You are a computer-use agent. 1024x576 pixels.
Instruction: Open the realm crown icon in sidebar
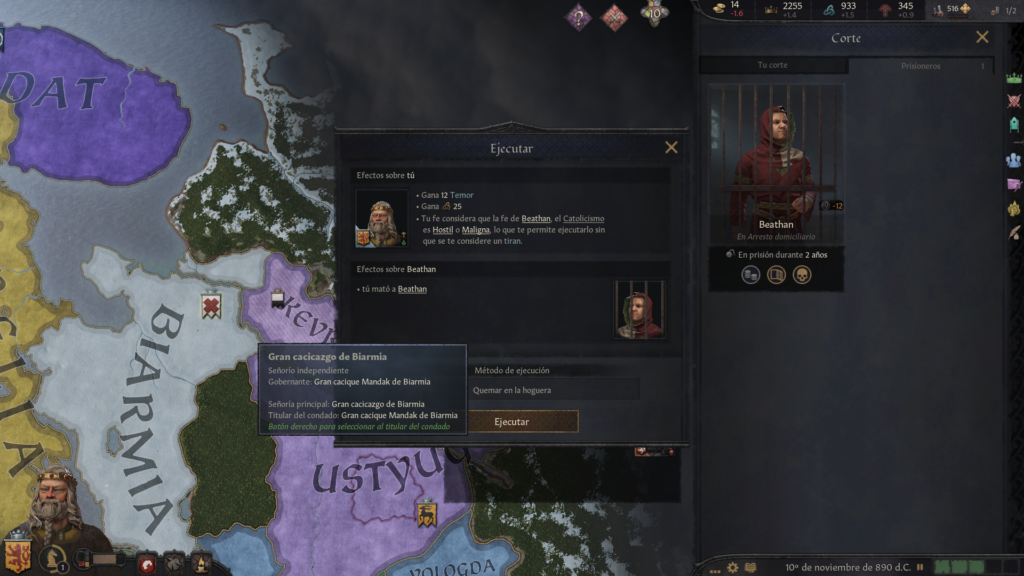pos(1014,77)
